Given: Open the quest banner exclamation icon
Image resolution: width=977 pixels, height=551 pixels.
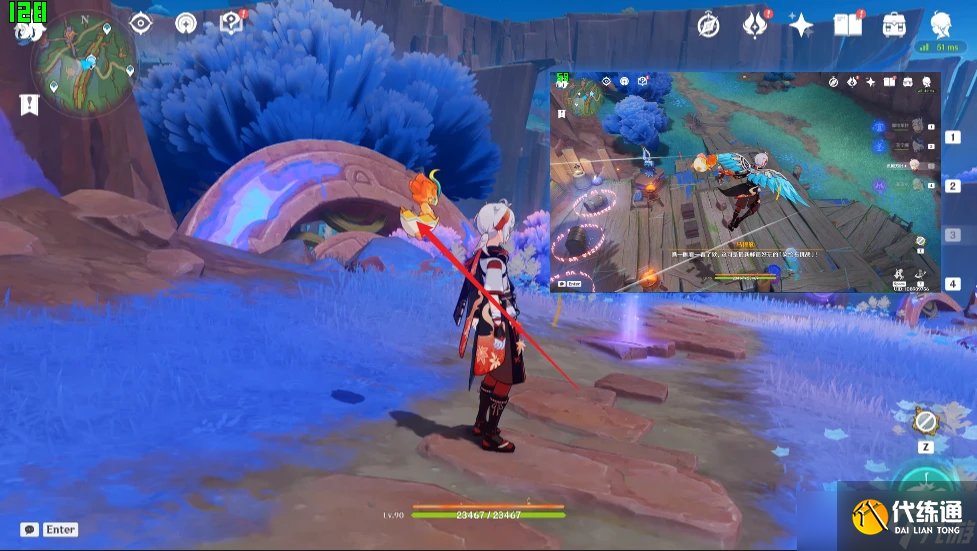Looking at the screenshot, I should (28, 104).
